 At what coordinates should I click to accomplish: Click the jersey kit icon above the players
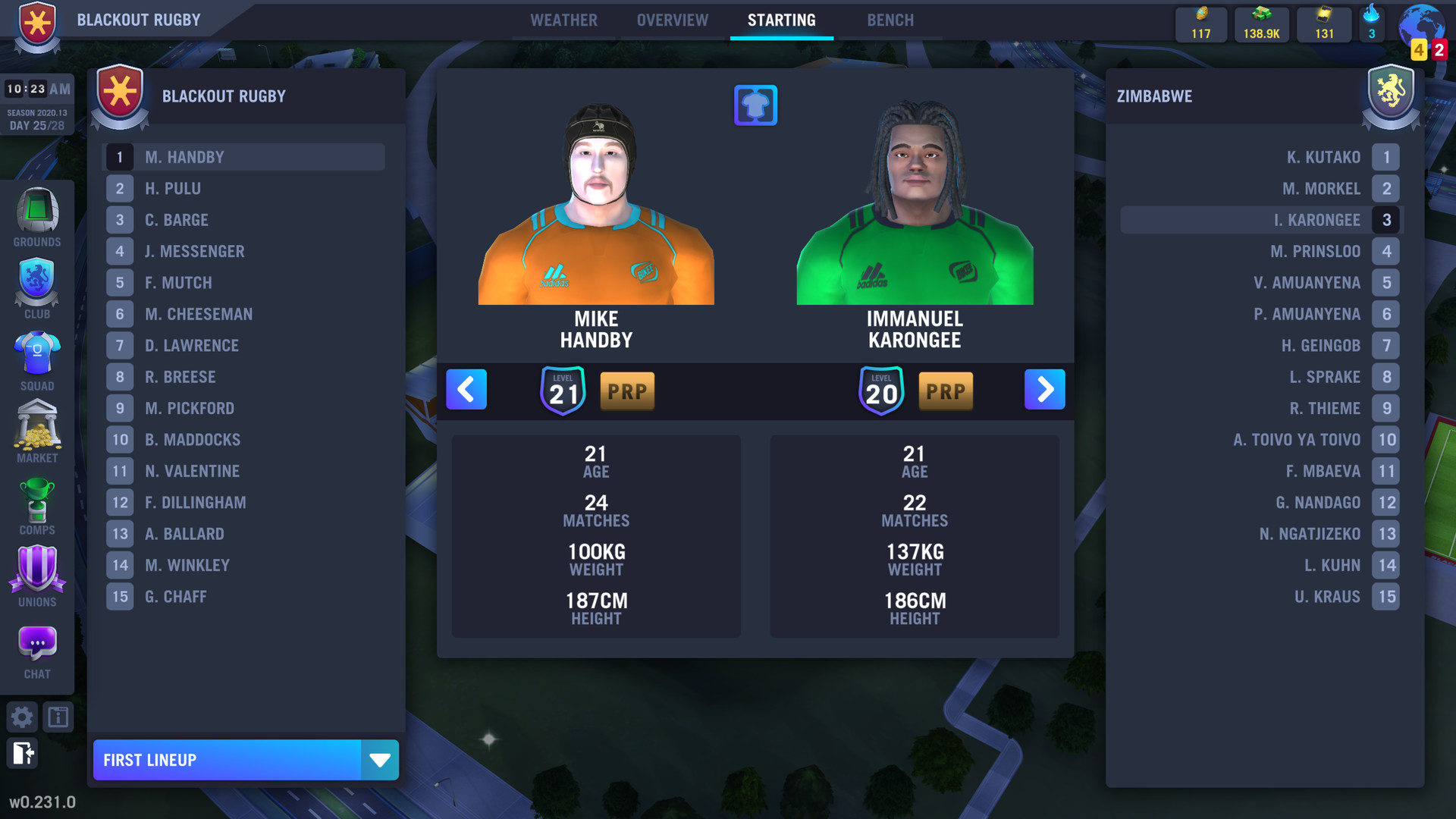point(755,105)
